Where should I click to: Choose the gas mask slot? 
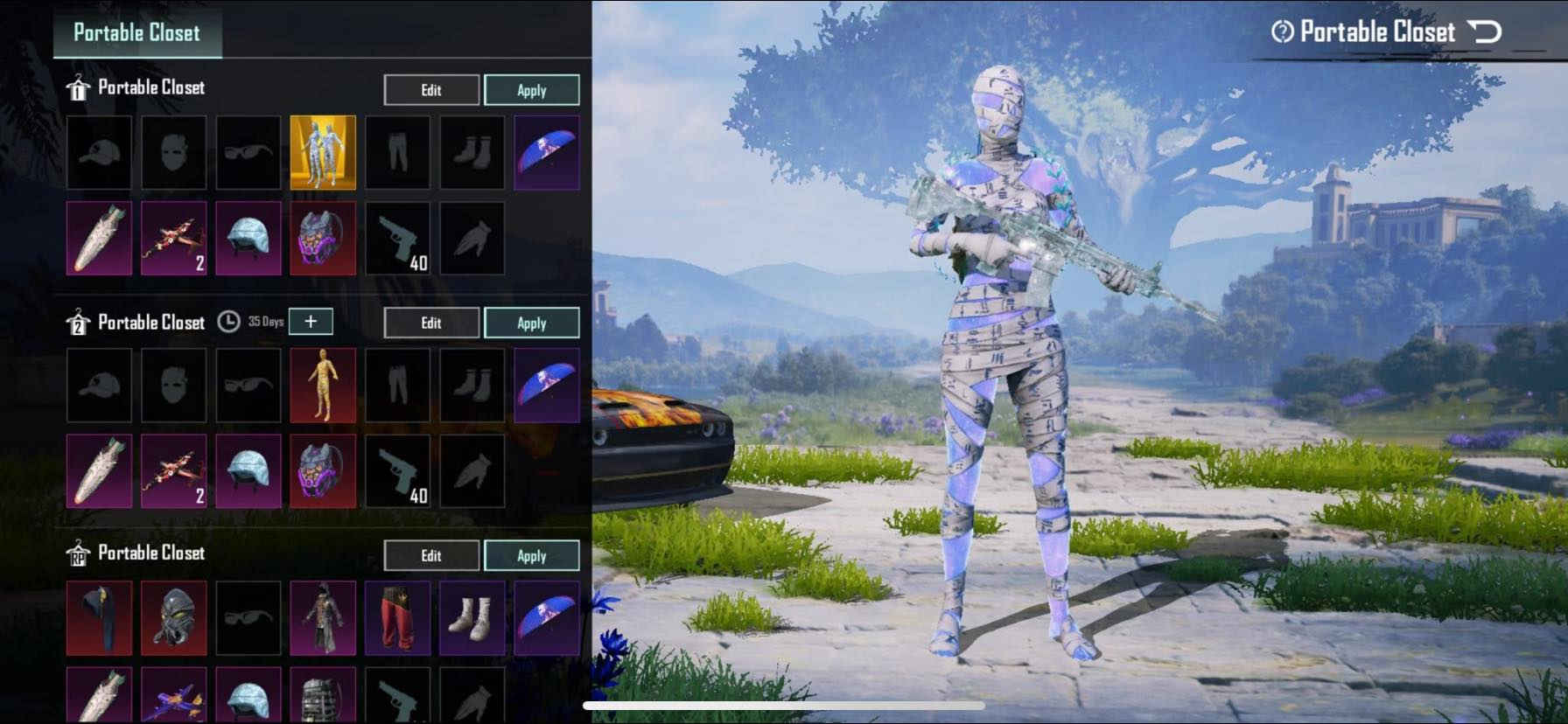[174, 618]
